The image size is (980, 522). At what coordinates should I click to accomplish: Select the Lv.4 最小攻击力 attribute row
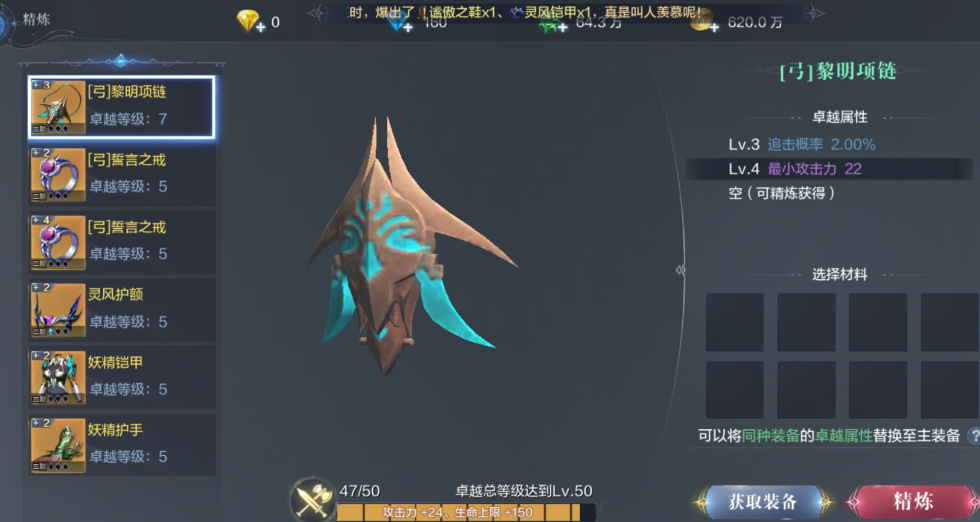pyautogui.click(x=828, y=169)
